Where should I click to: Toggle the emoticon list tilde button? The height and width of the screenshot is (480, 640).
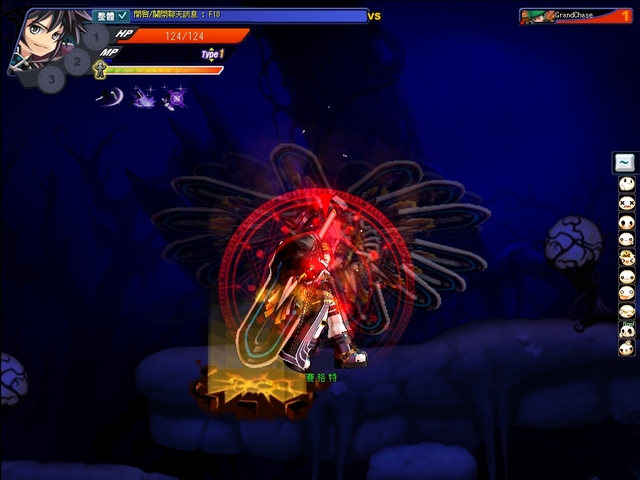(625, 162)
